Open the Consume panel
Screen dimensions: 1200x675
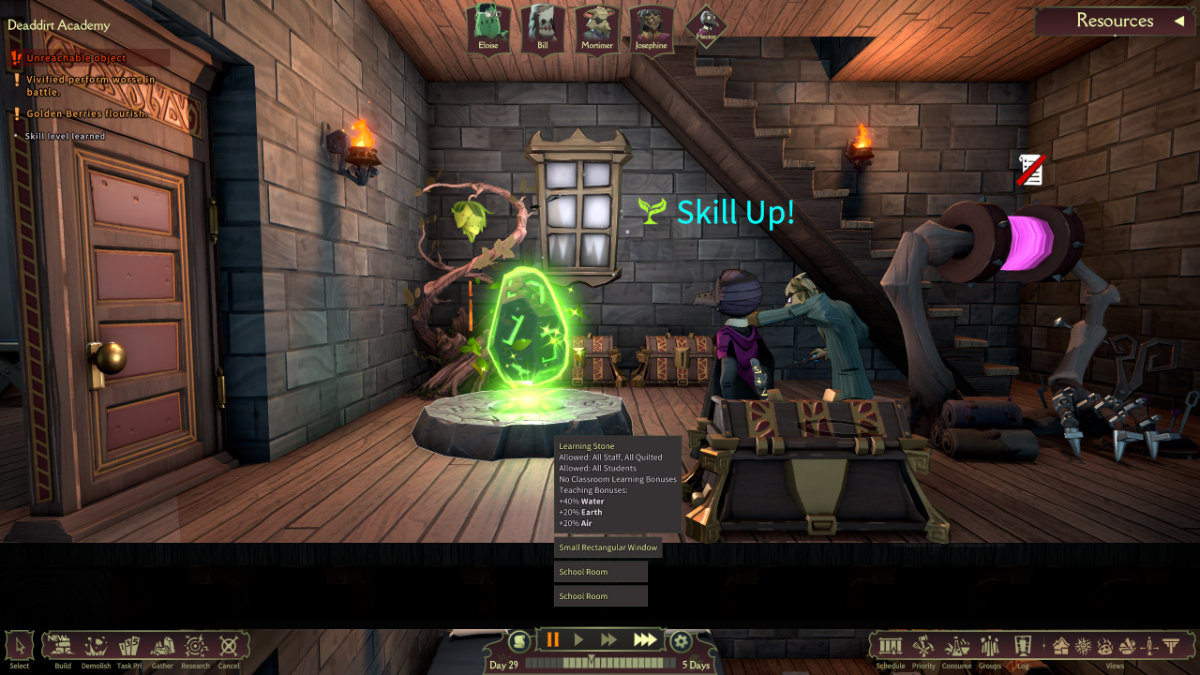click(957, 647)
